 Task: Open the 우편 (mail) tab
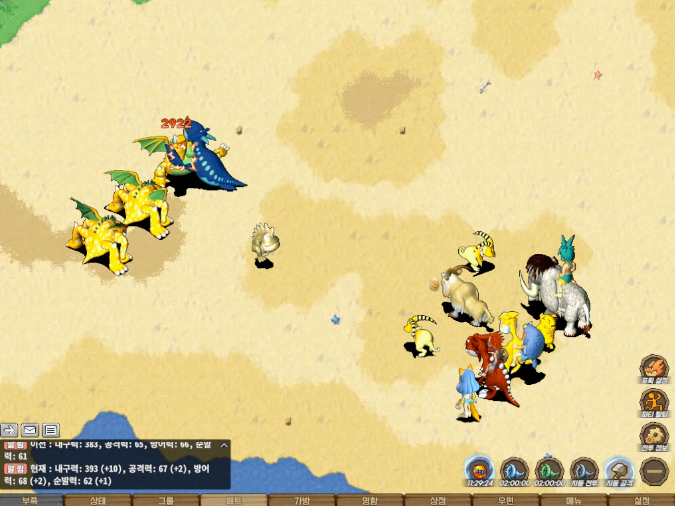[506, 500]
